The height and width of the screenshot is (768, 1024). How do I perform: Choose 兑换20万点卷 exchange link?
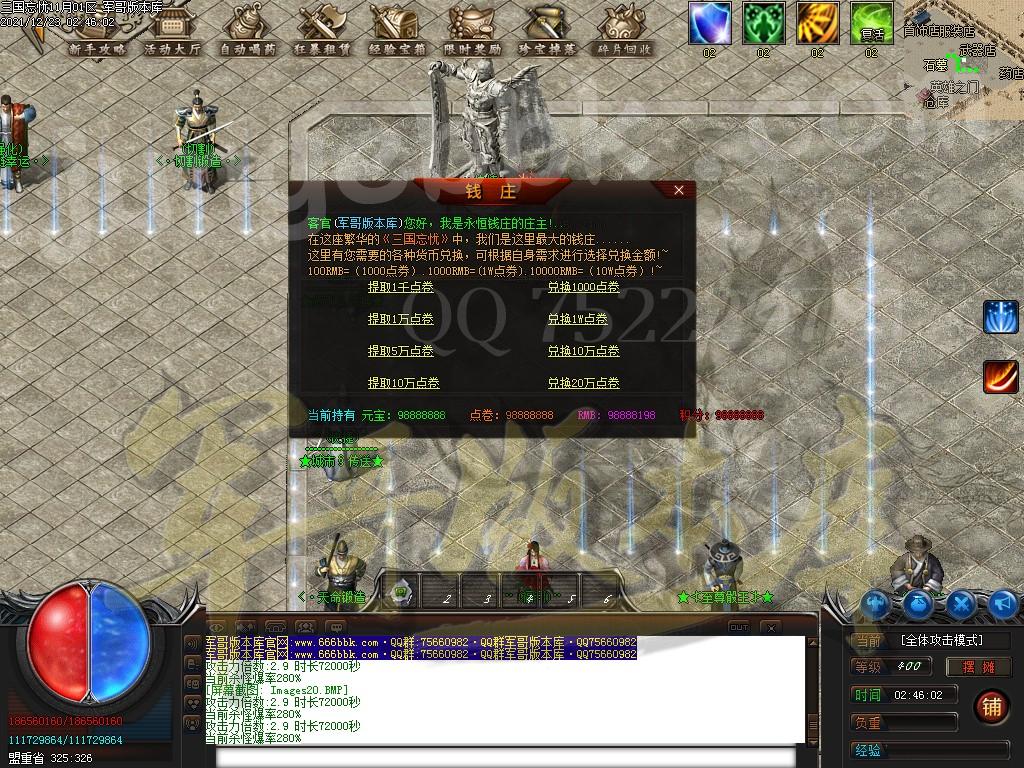[583, 383]
